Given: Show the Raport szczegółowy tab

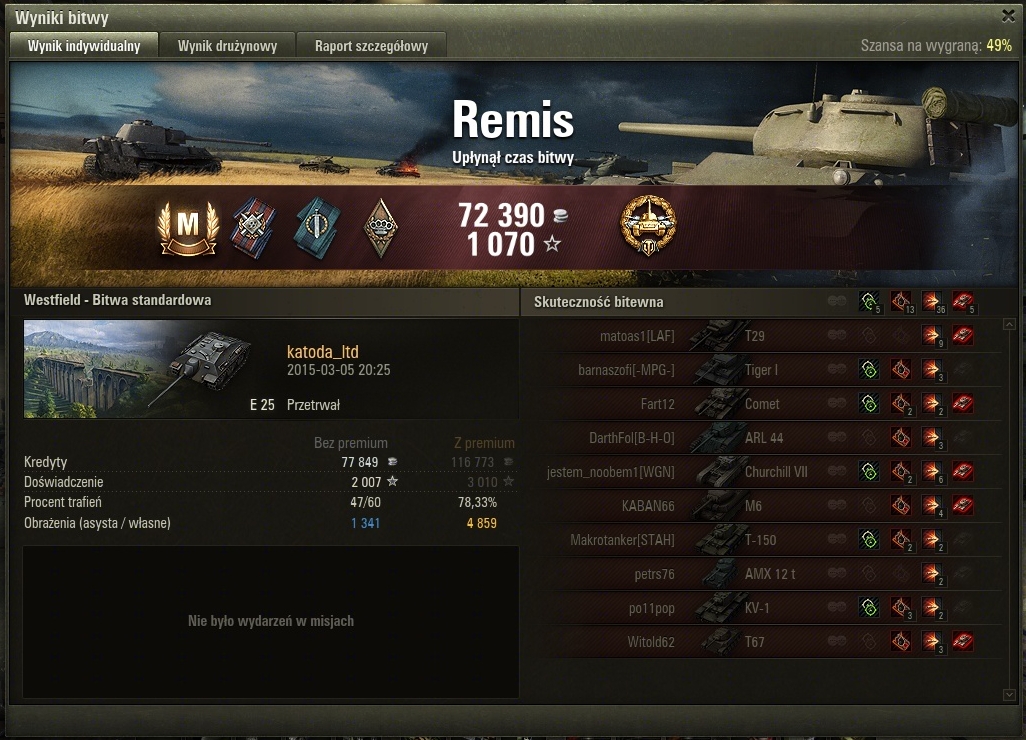Looking at the screenshot, I should click(371, 46).
